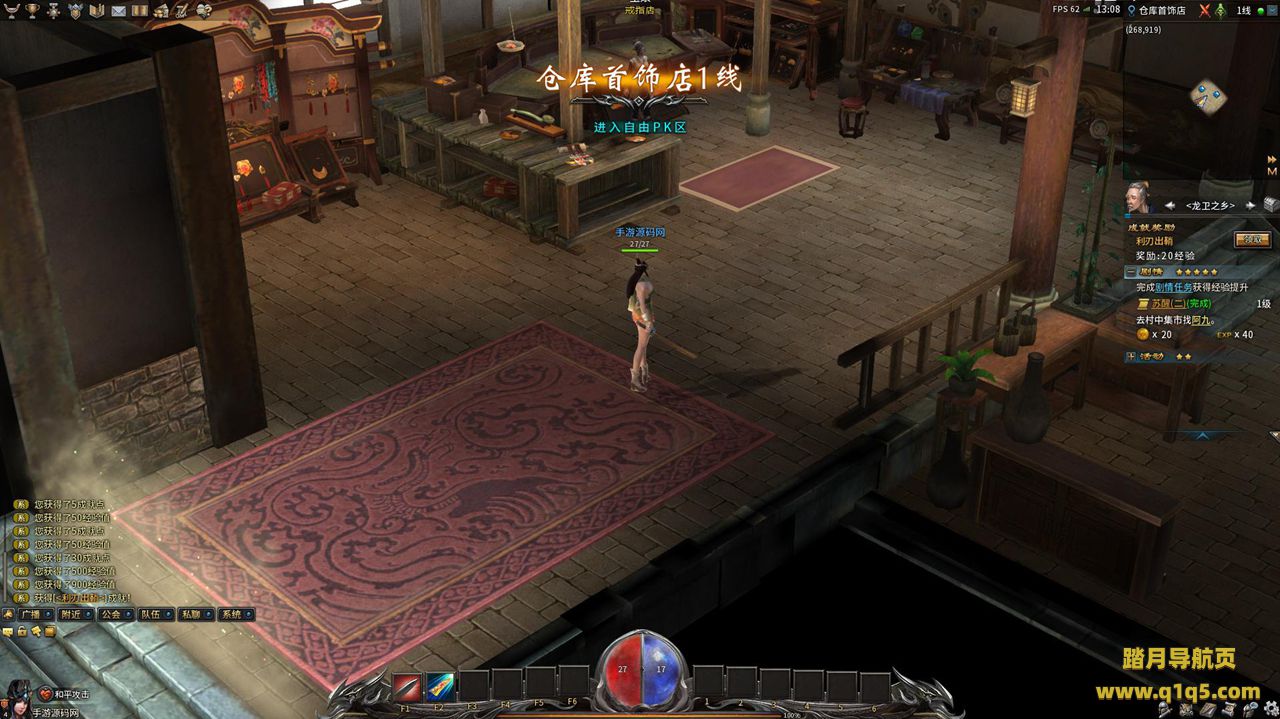Collapse the 剧情 quest section
This screenshot has width=1280, height=719.
click(x=1130, y=272)
